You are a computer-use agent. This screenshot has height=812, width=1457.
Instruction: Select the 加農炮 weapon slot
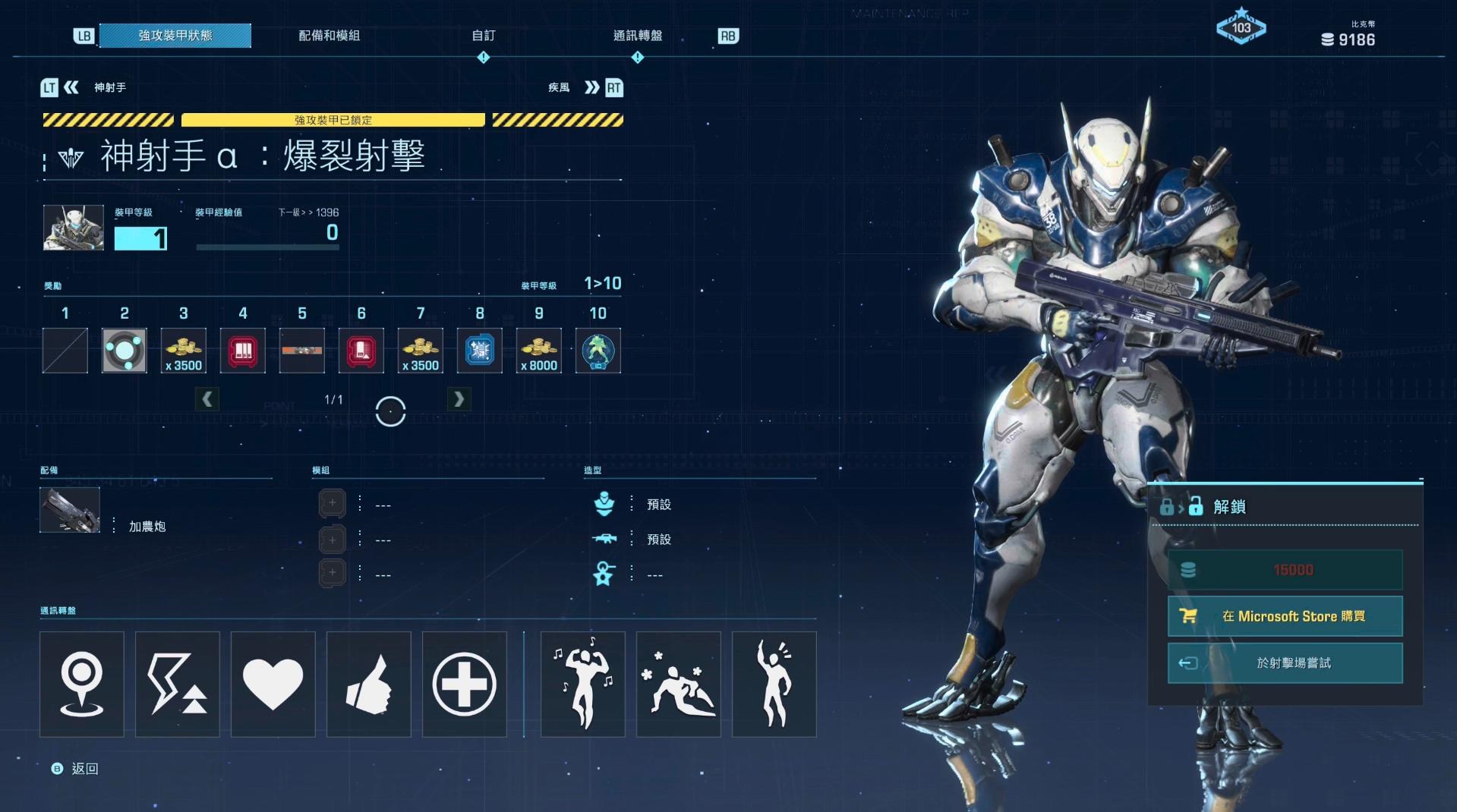70,510
